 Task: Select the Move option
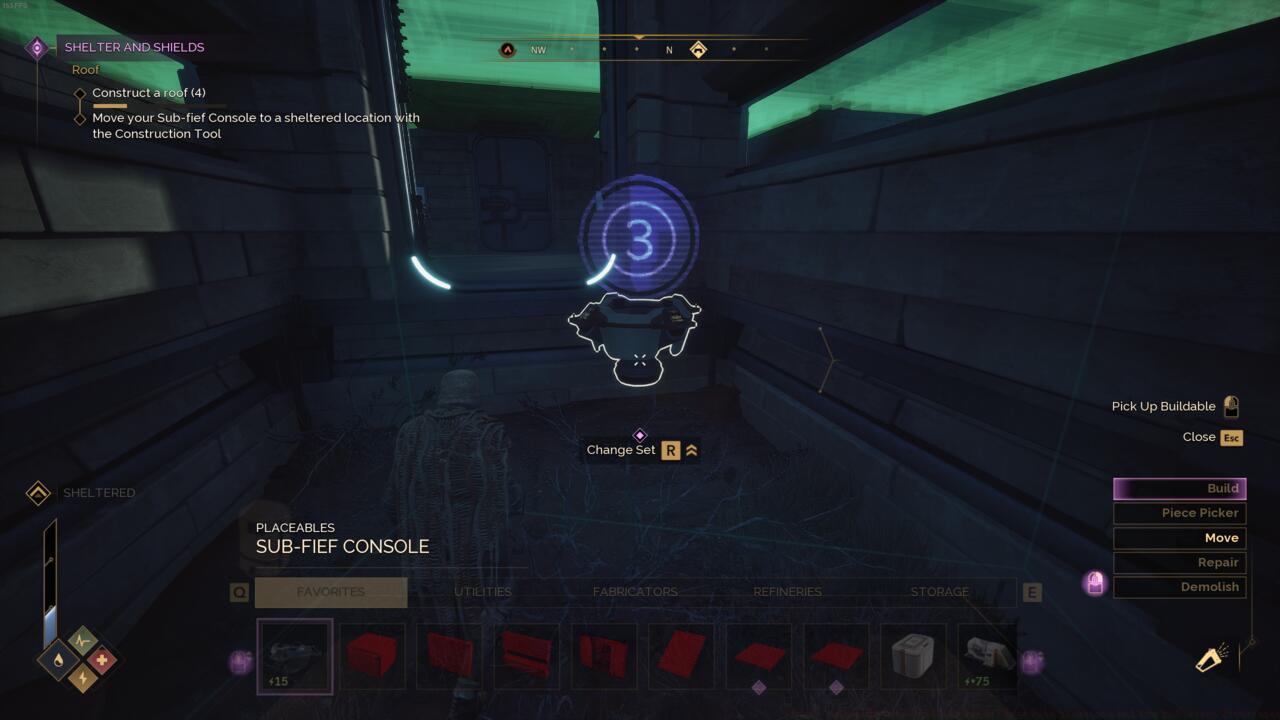(1179, 537)
